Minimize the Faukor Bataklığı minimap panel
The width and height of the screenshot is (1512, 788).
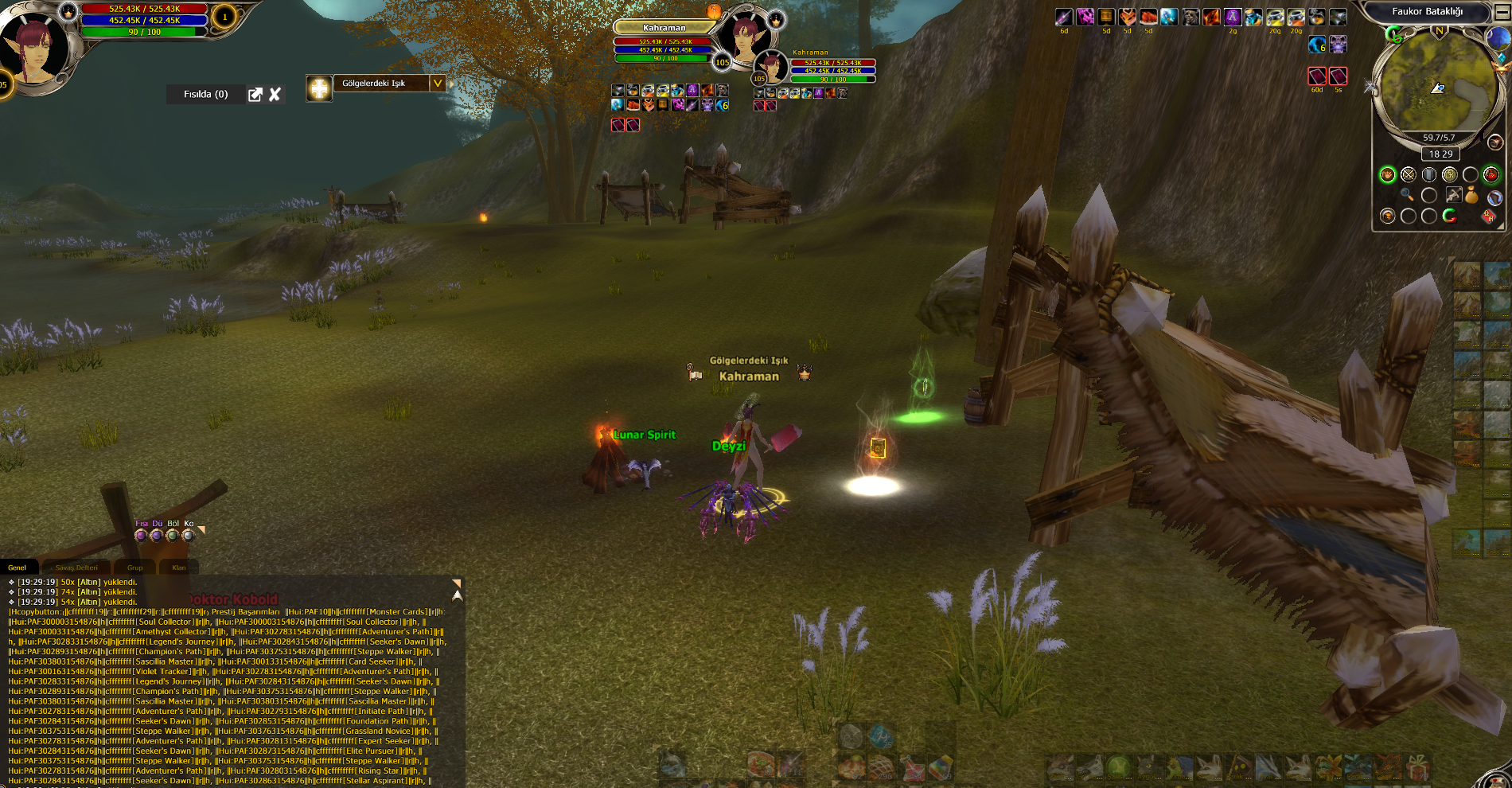tap(1502, 12)
